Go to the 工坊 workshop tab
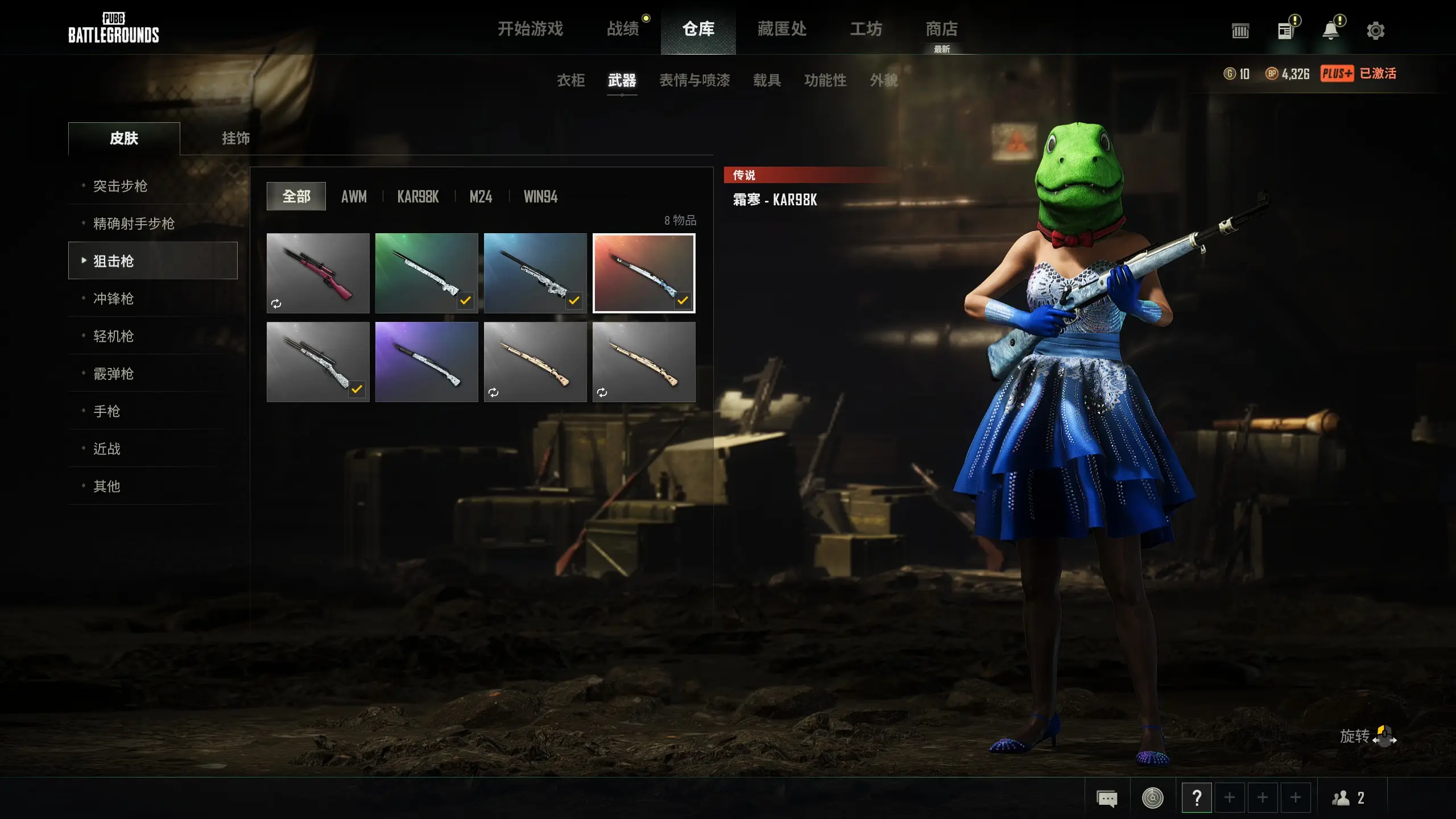Viewport: 1456px width, 819px height. pyautogui.click(x=866, y=28)
